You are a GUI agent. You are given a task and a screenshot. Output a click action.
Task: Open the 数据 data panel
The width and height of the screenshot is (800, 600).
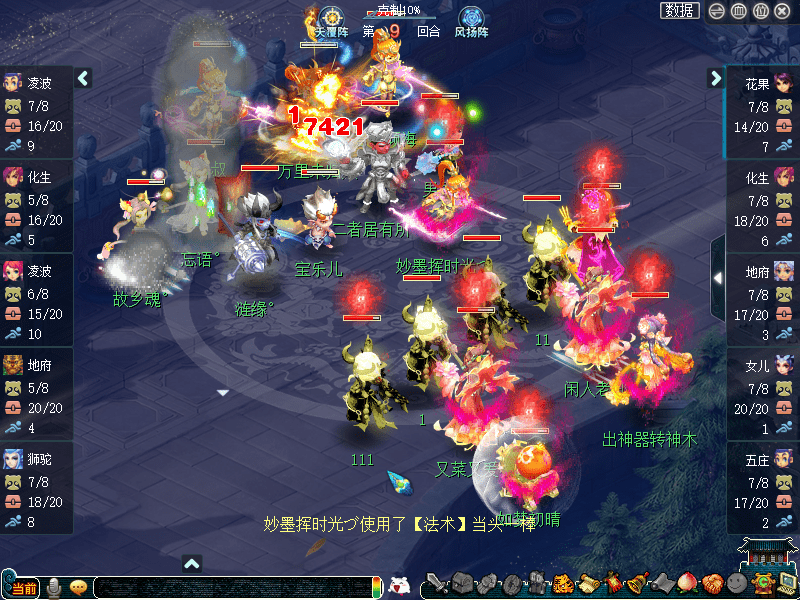tap(680, 11)
